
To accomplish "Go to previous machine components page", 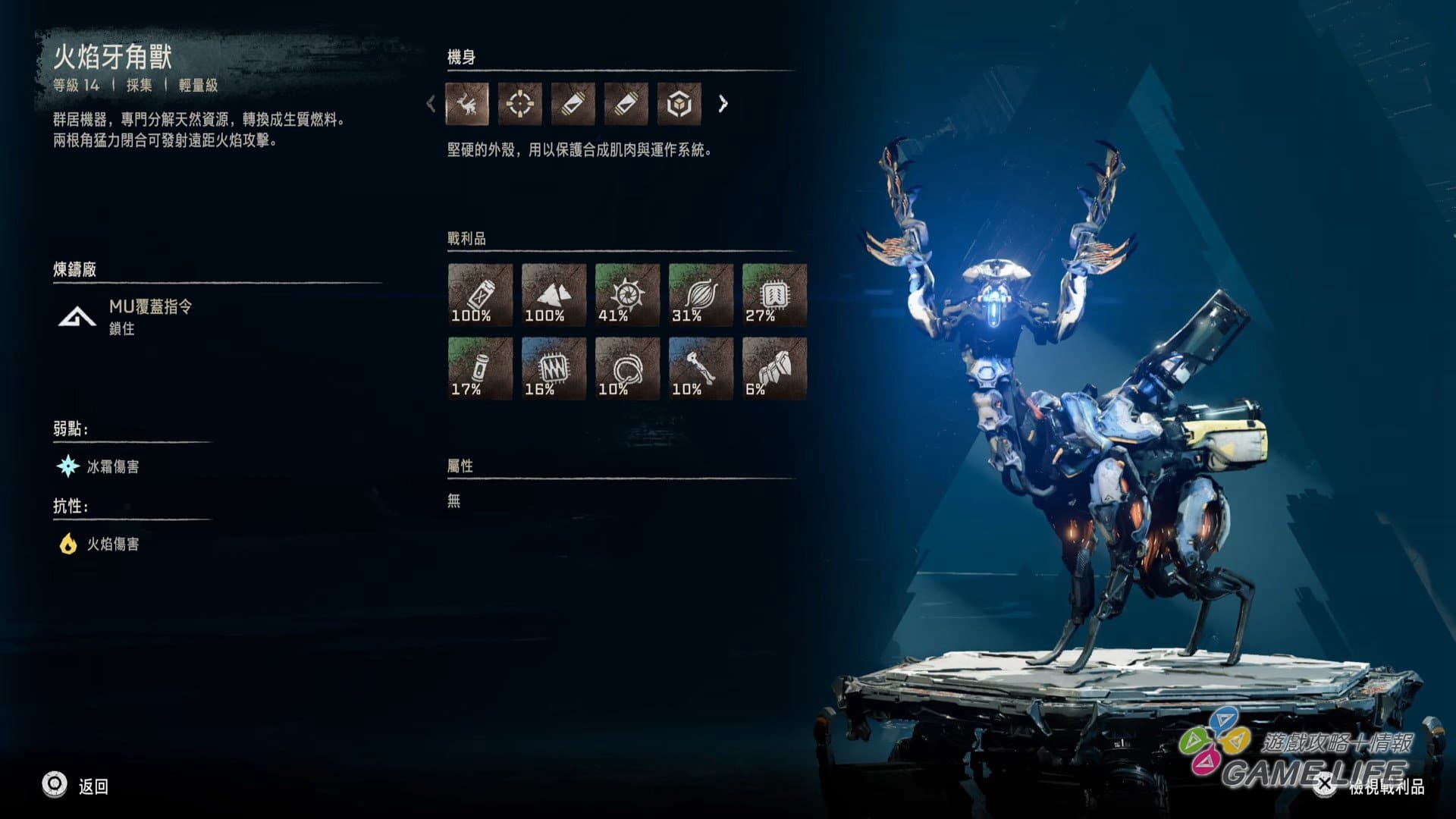I will [x=431, y=104].
